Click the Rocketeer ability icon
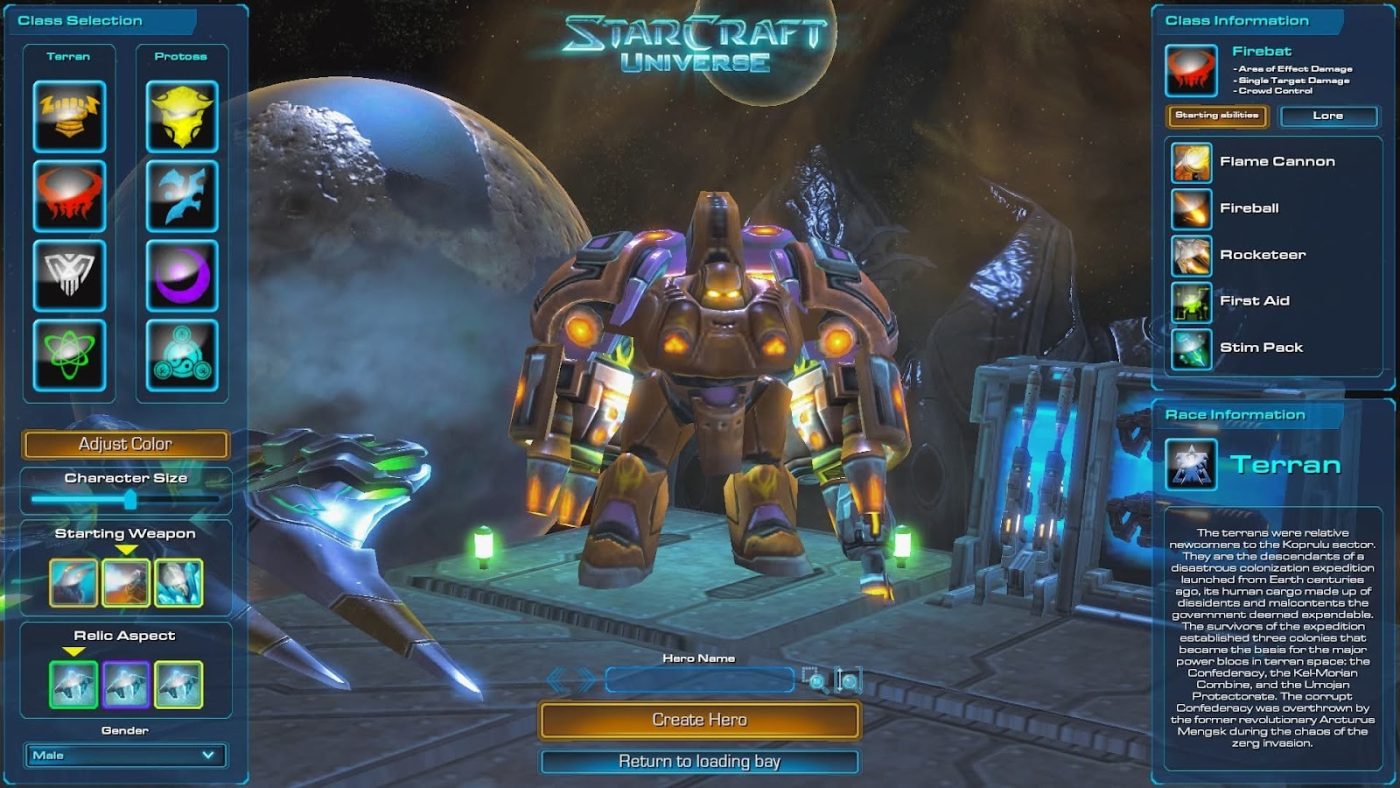 1190,255
